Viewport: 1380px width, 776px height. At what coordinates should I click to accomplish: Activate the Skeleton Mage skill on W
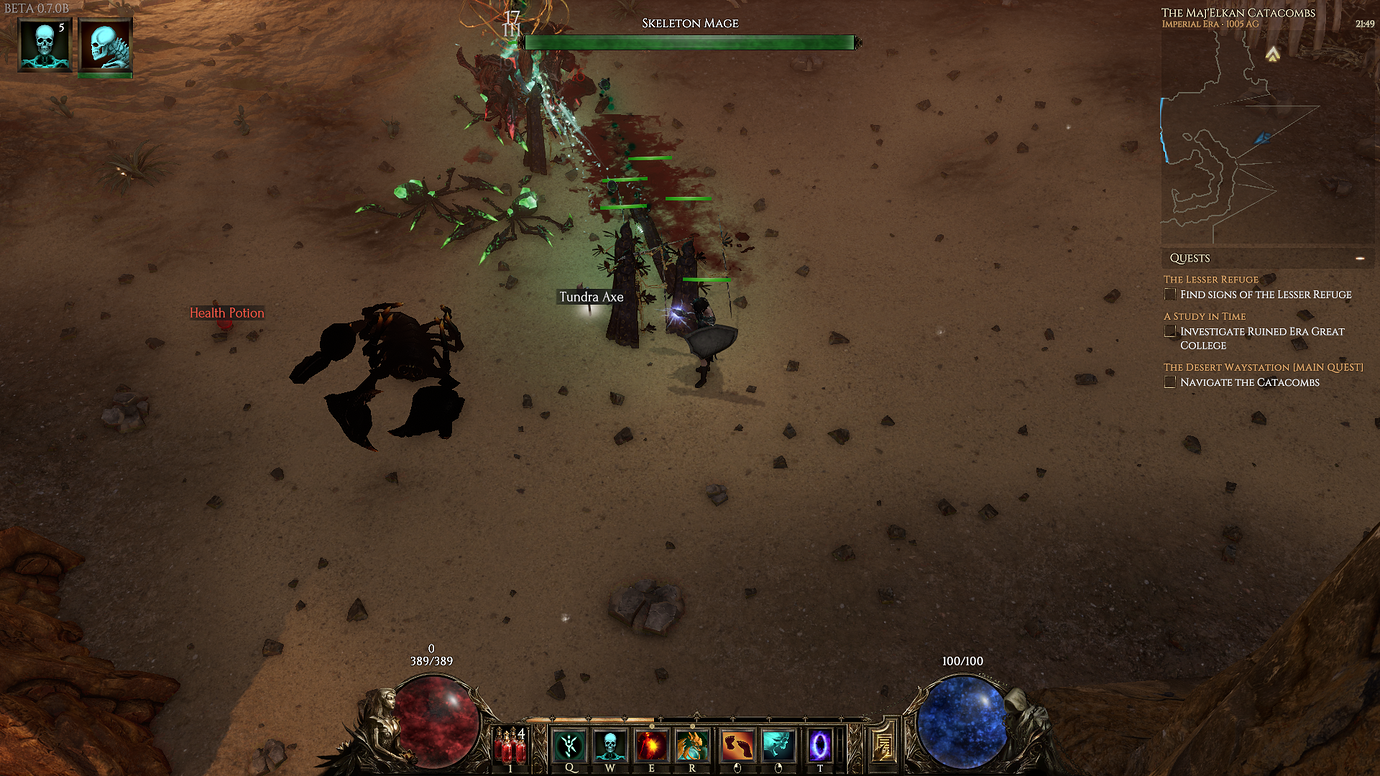(608, 745)
